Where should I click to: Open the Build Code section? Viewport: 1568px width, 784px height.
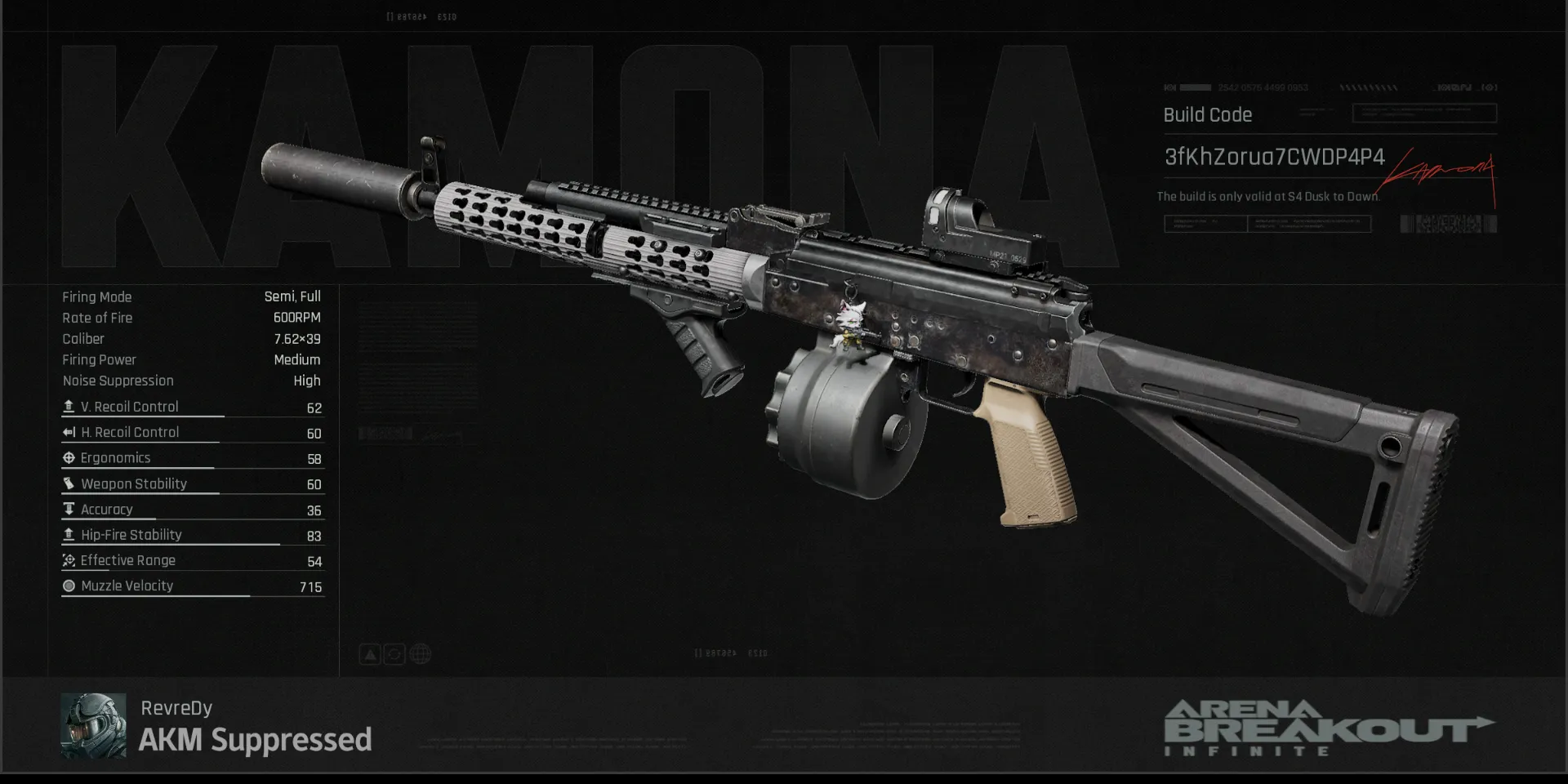pyautogui.click(x=1207, y=114)
